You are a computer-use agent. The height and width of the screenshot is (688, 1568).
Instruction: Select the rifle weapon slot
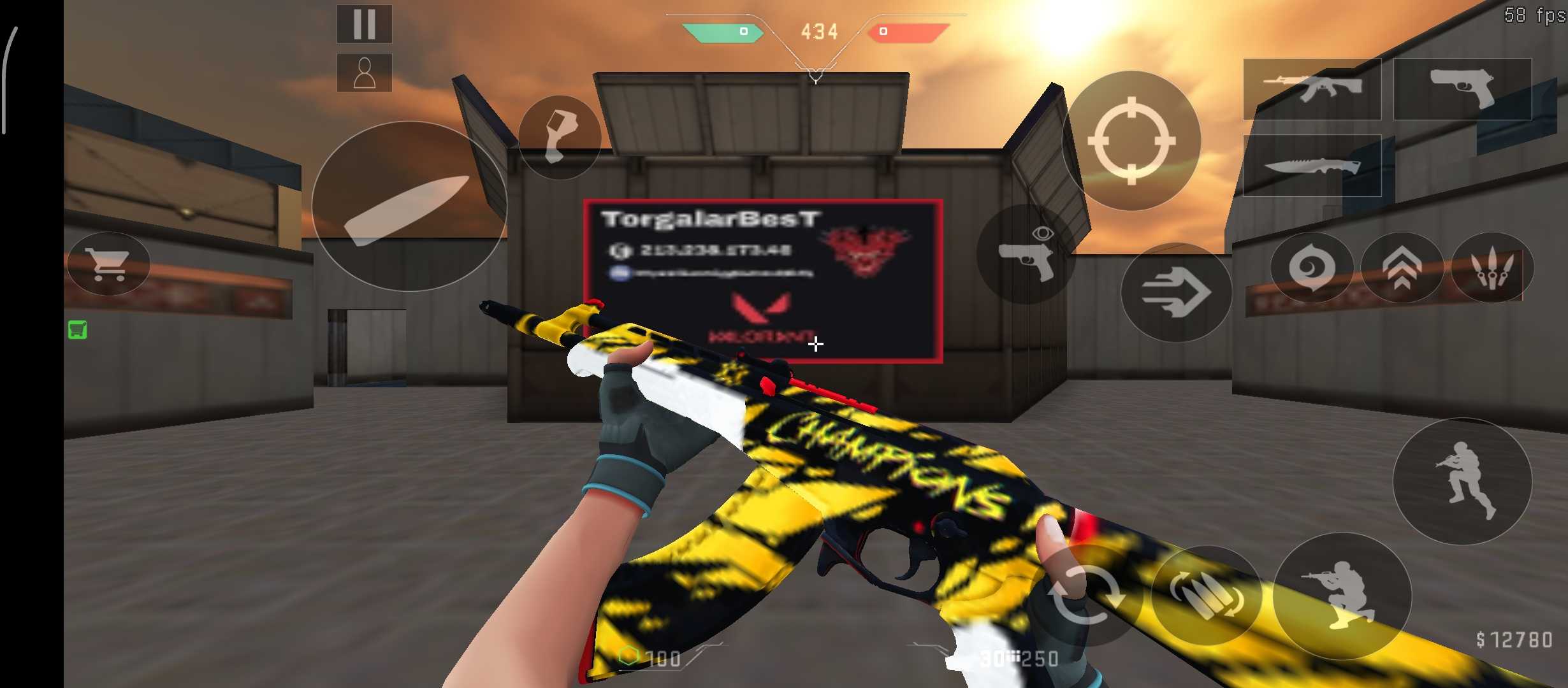point(1312,89)
